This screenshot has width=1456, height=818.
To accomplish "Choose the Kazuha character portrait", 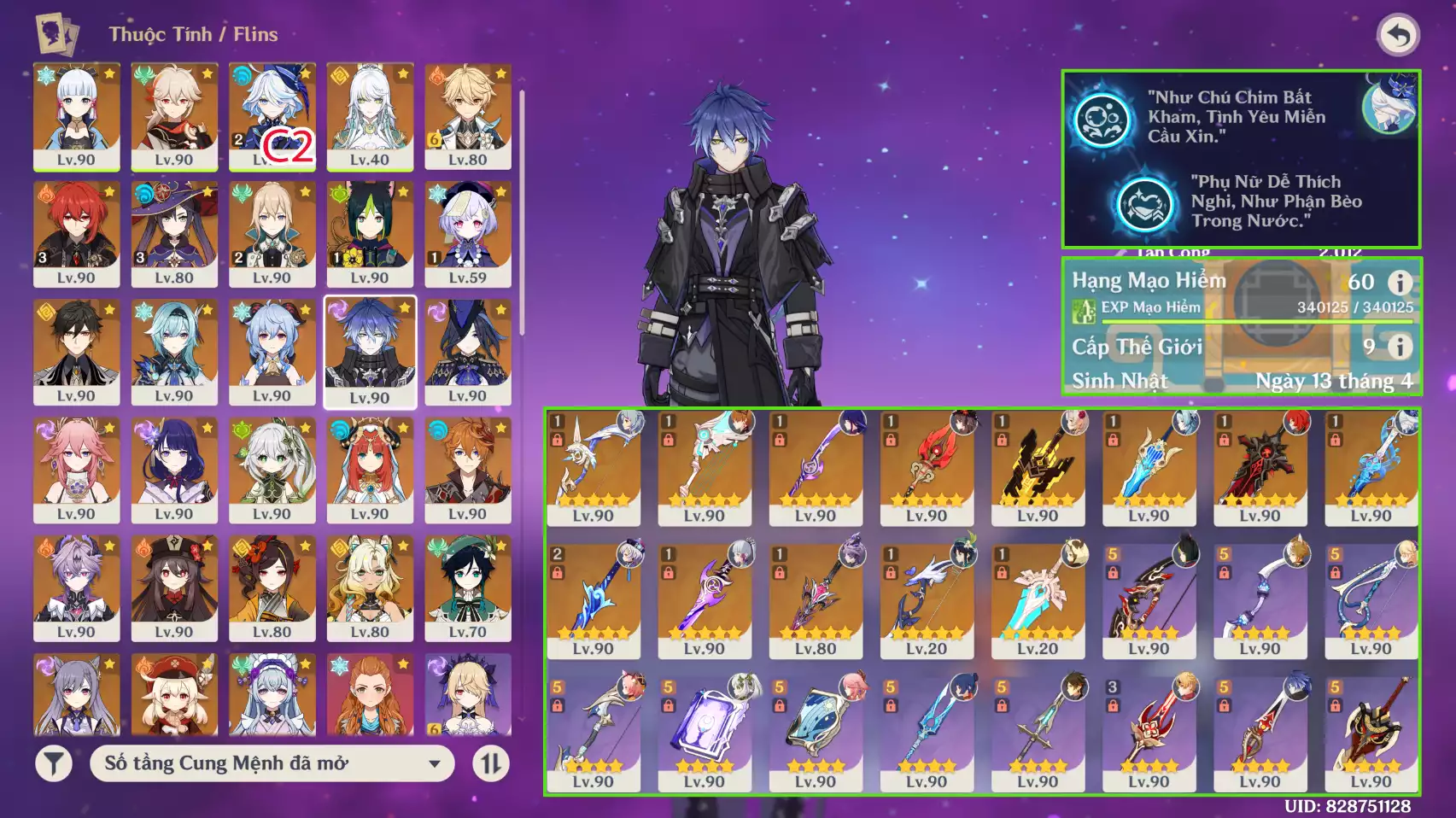I will pos(174,115).
